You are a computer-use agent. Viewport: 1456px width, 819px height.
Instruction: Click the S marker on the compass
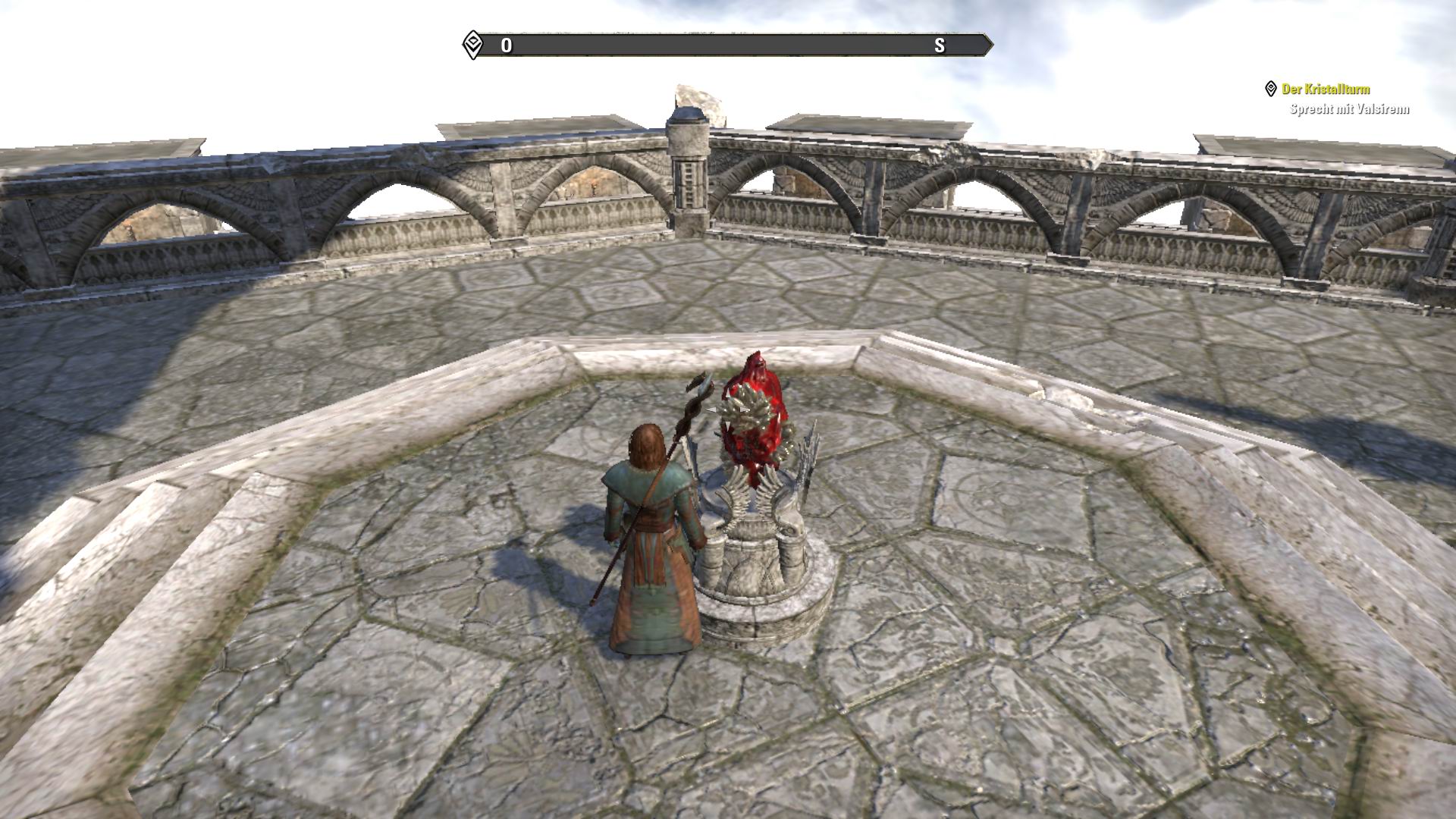940,45
